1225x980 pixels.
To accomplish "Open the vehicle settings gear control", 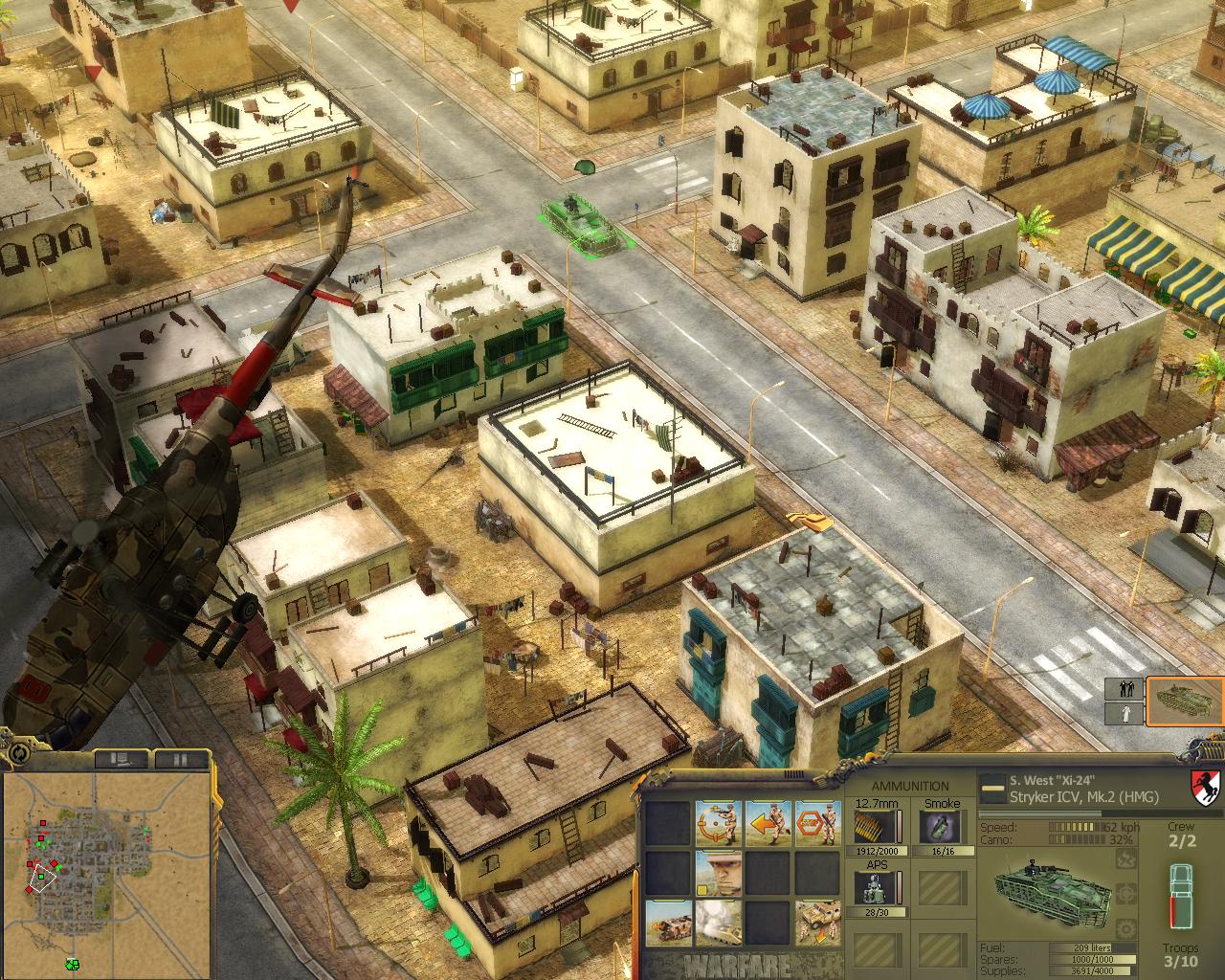I will [1126, 928].
